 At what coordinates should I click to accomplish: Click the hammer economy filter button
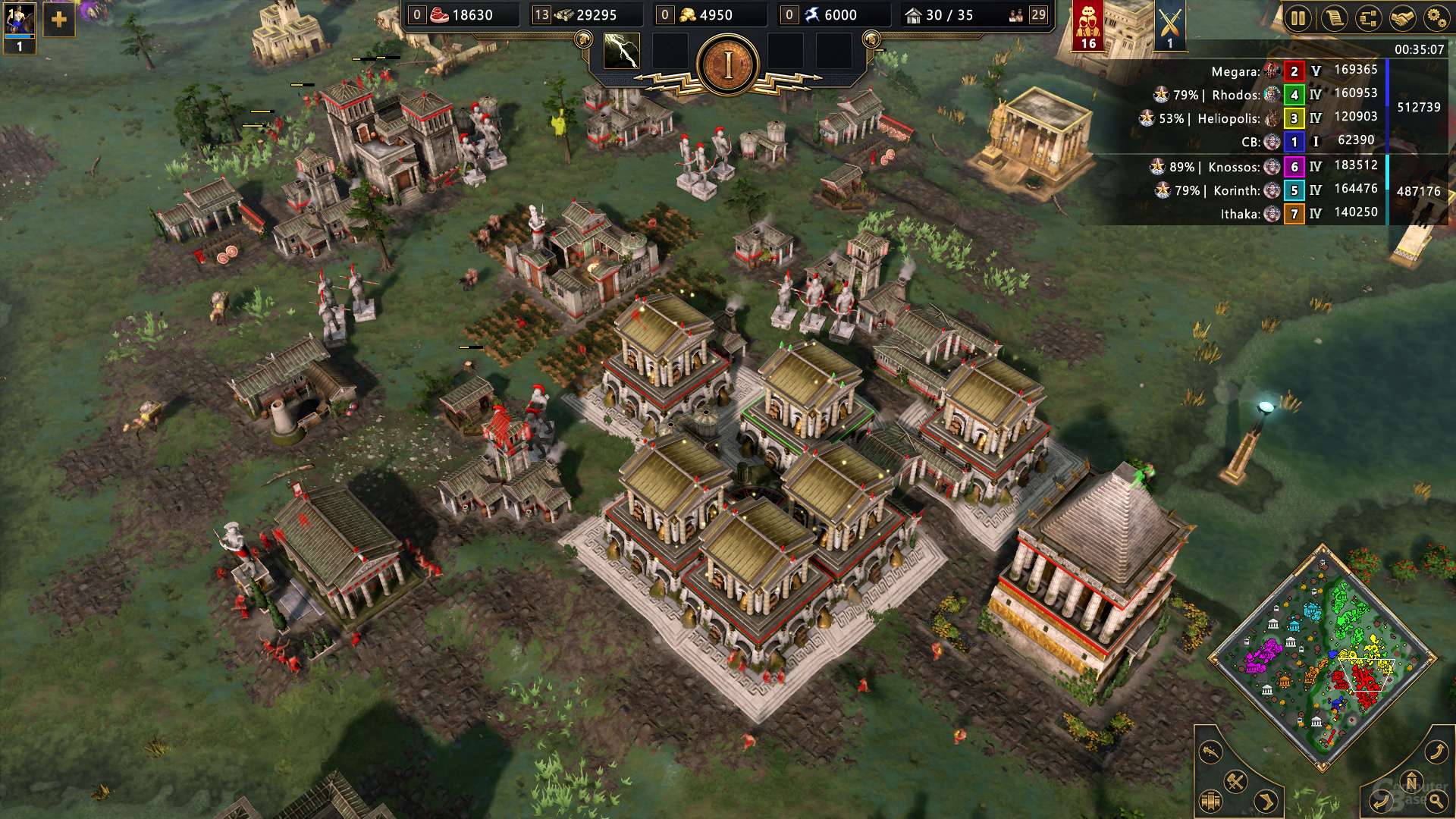coord(1235,781)
